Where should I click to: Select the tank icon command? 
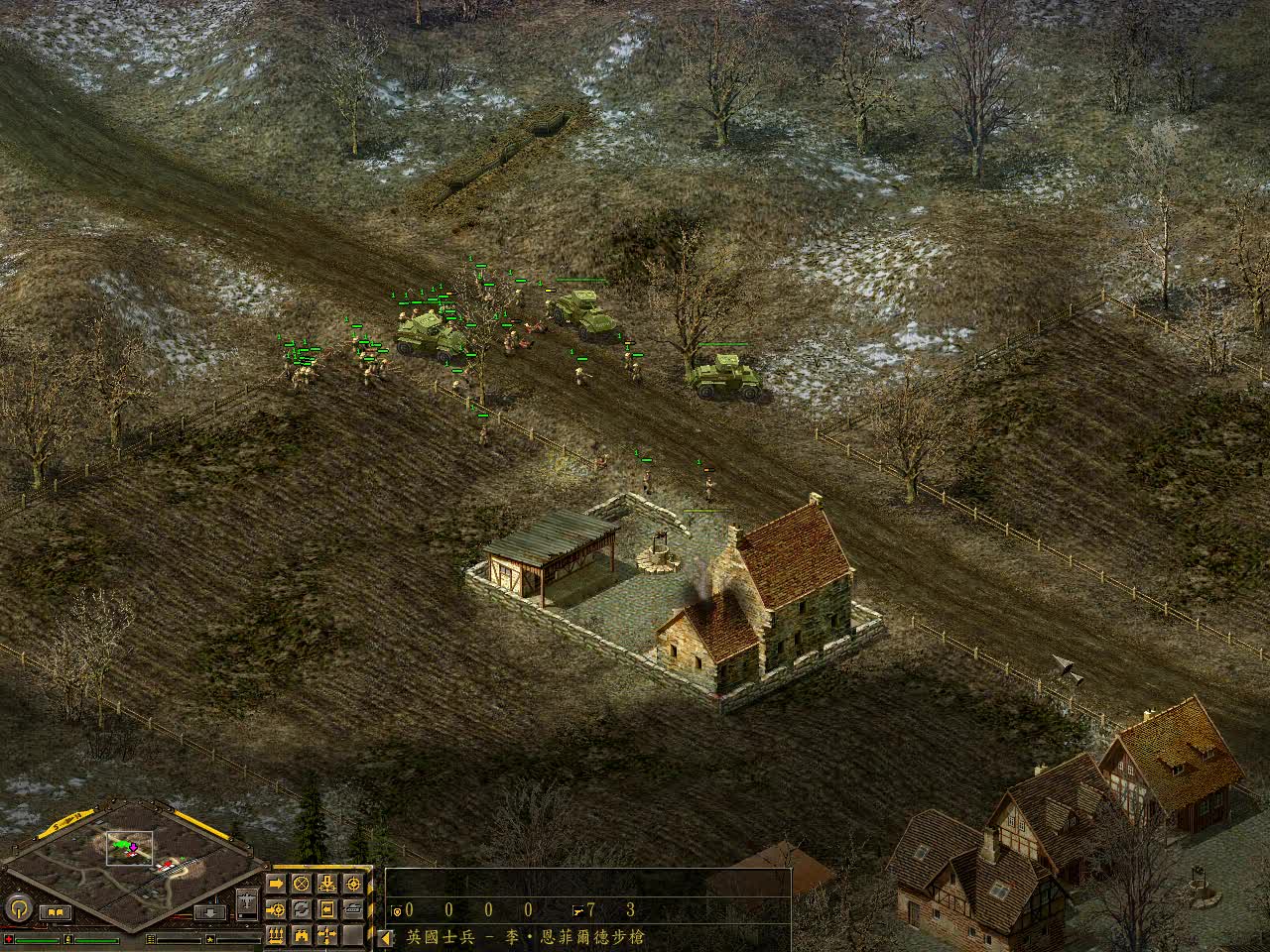coord(353,908)
